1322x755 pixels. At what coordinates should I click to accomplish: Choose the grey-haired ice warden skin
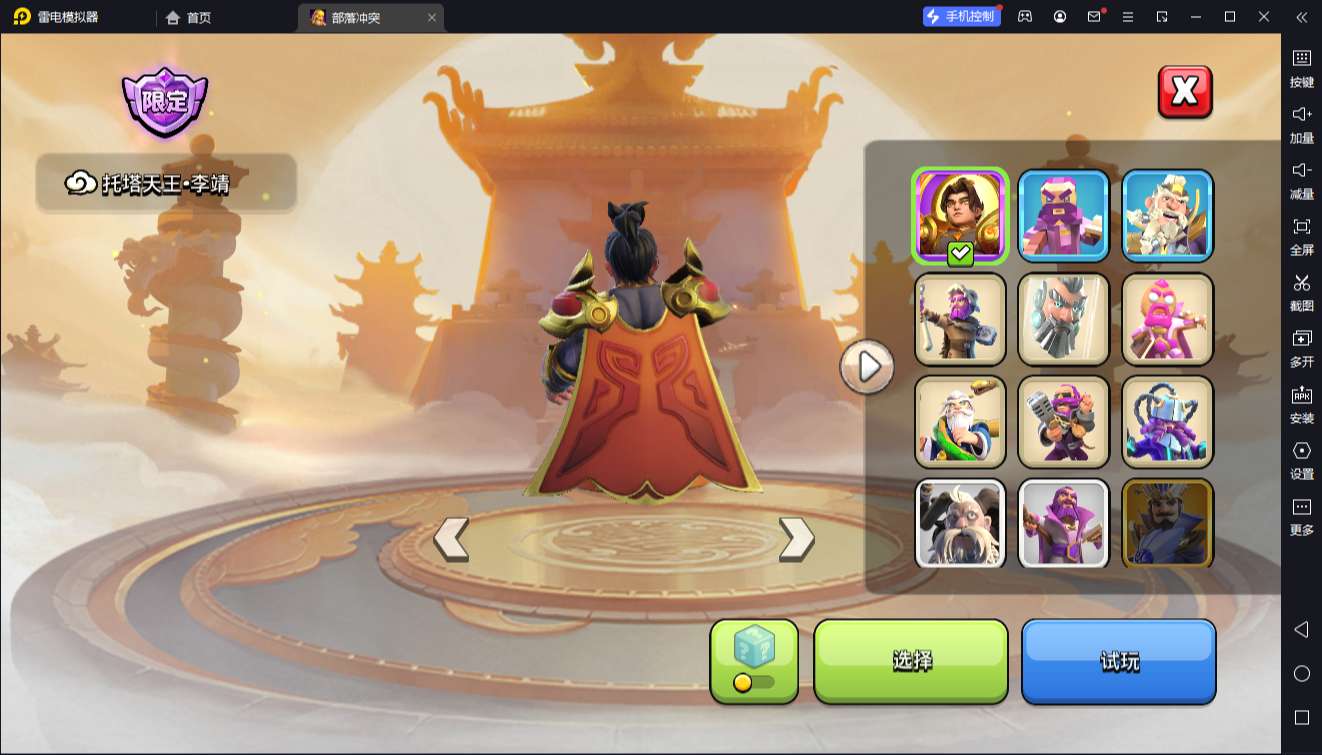(x=1064, y=319)
